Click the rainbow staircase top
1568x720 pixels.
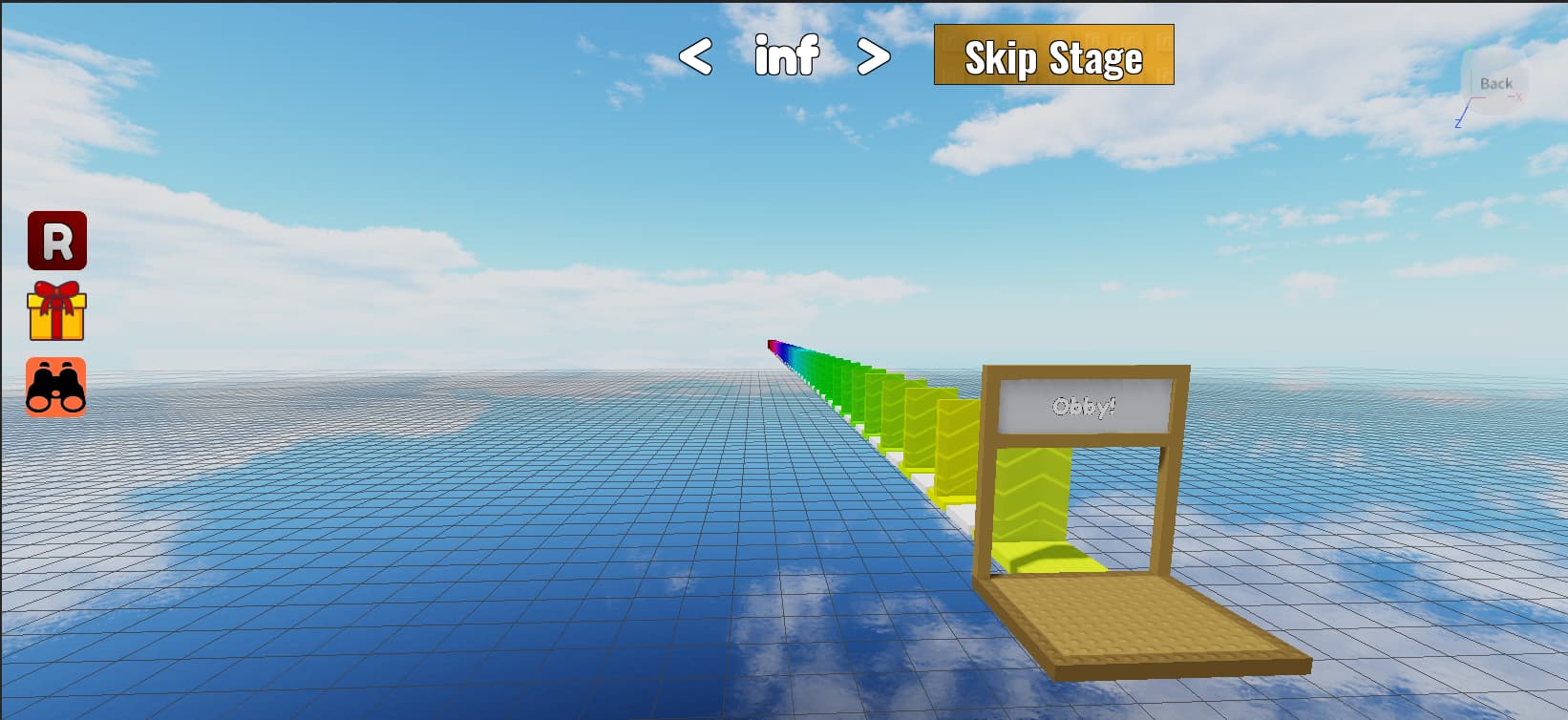pyautogui.click(x=773, y=346)
